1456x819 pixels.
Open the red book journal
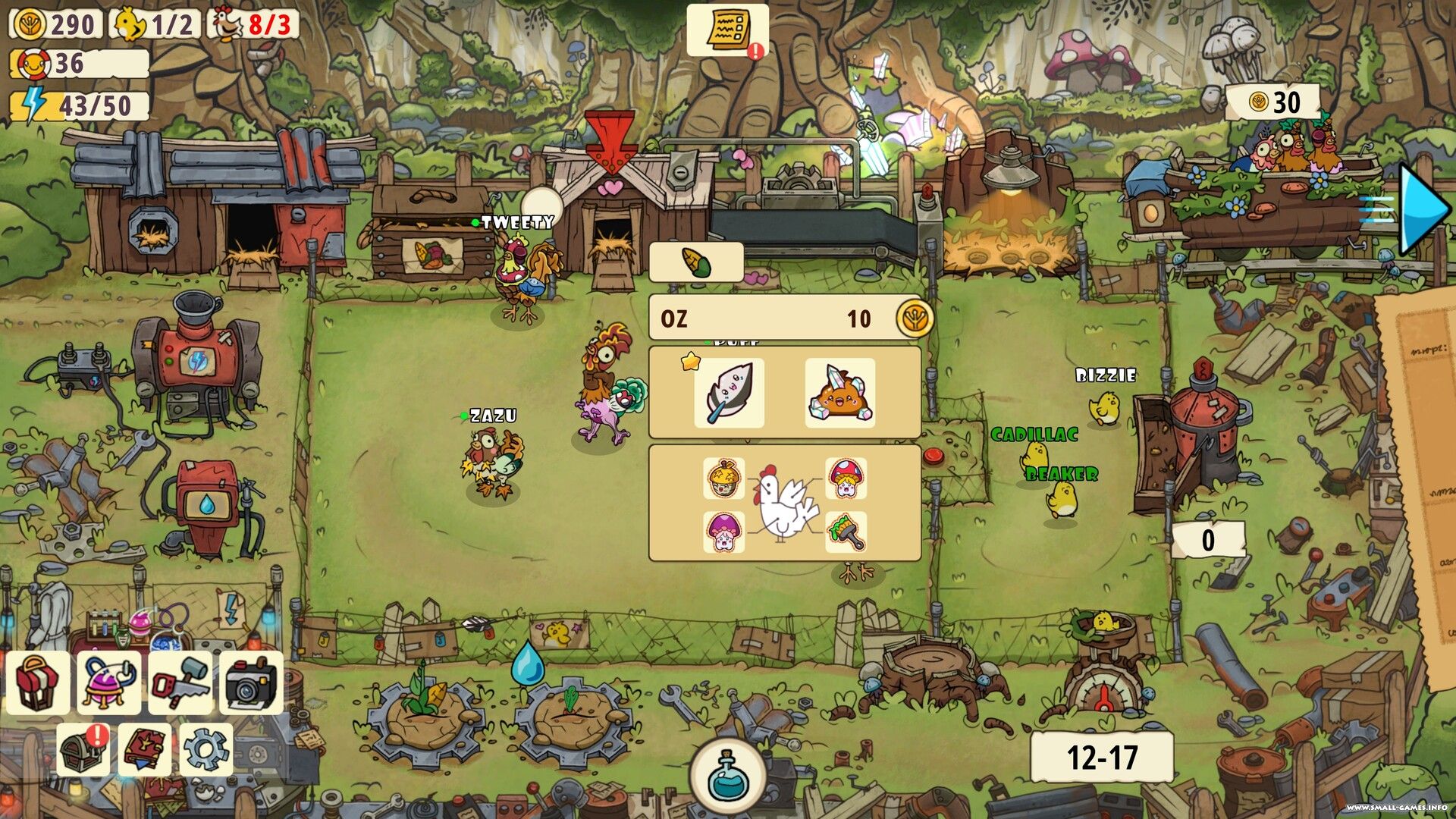(x=144, y=749)
